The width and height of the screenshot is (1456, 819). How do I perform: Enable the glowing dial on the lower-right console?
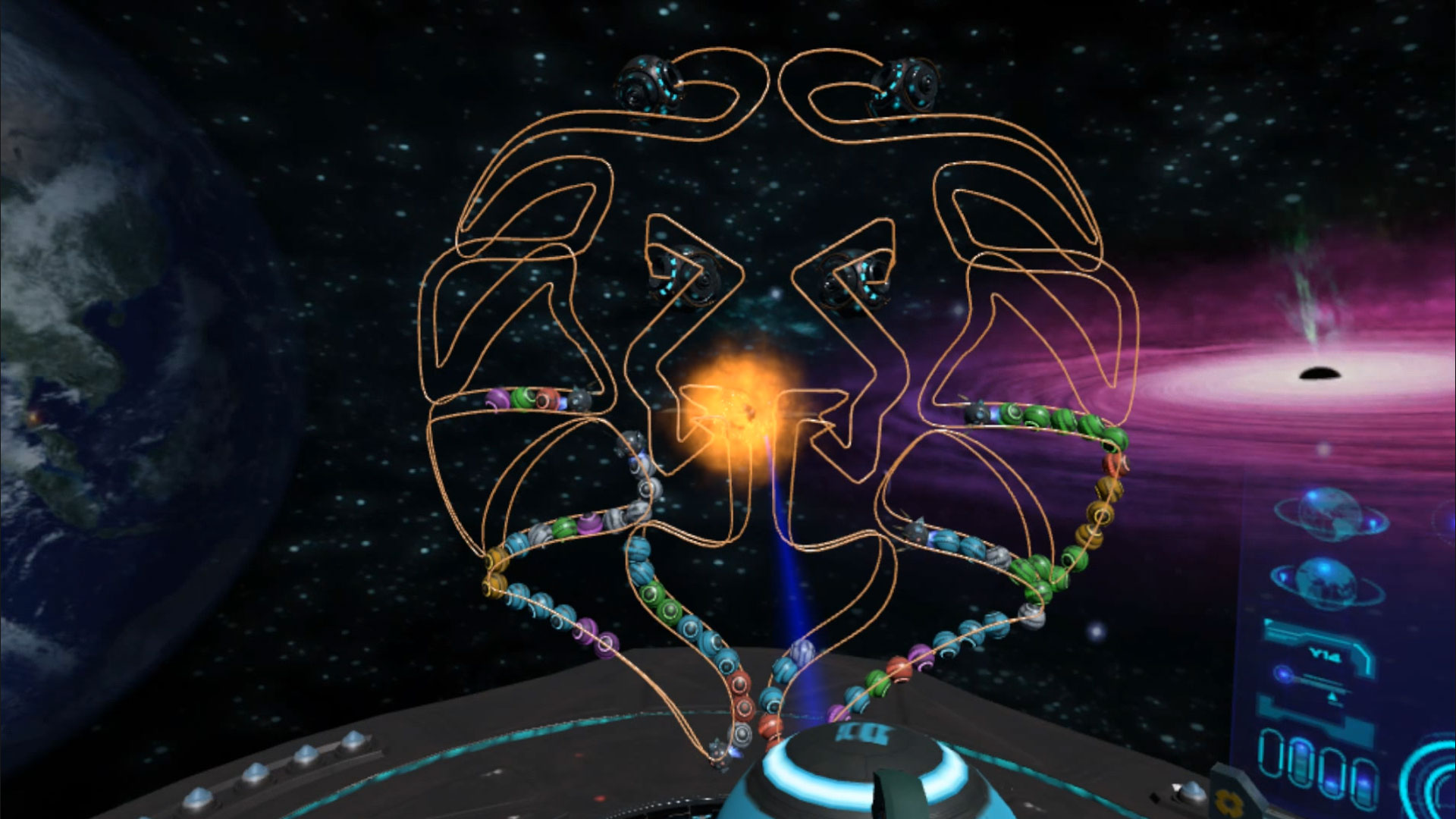tap(1282, 673)
